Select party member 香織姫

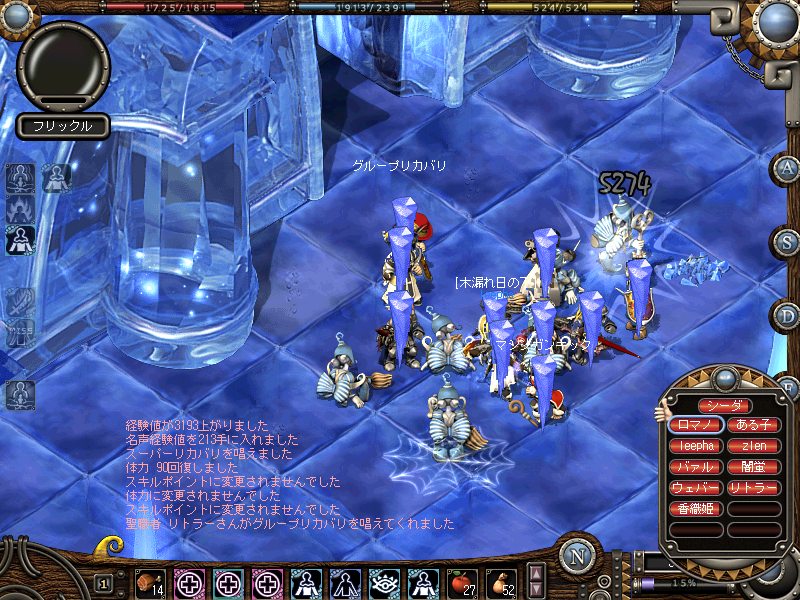[x=694, y=509]
